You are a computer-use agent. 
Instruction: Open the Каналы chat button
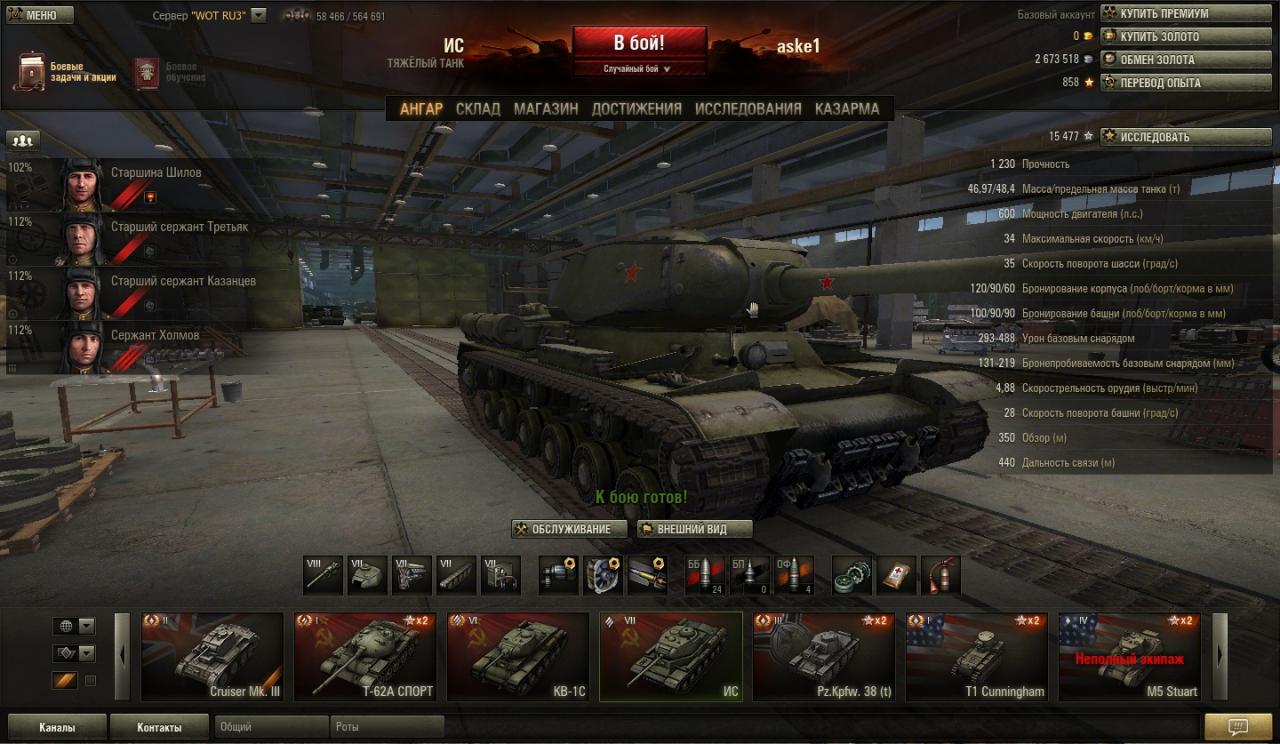point(57,727)
